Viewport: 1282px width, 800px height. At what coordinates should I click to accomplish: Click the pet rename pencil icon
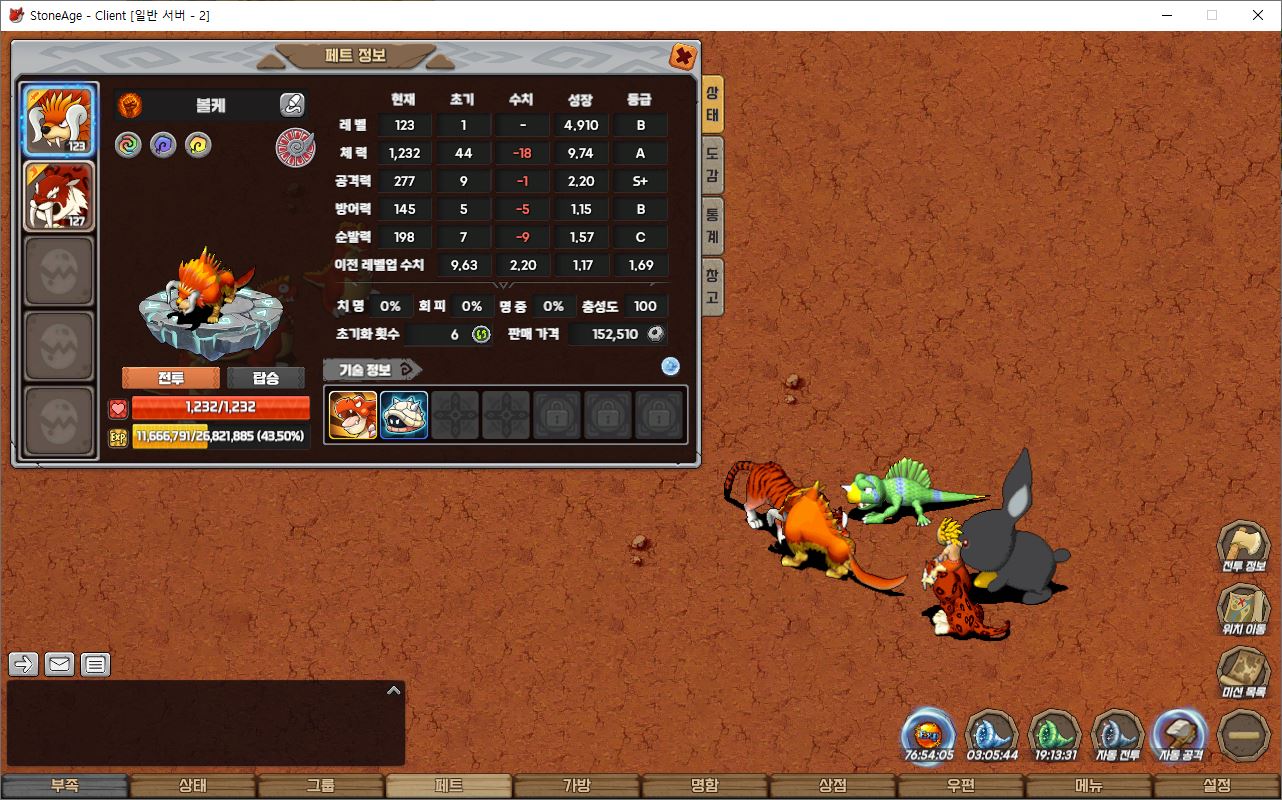(291, 104)
